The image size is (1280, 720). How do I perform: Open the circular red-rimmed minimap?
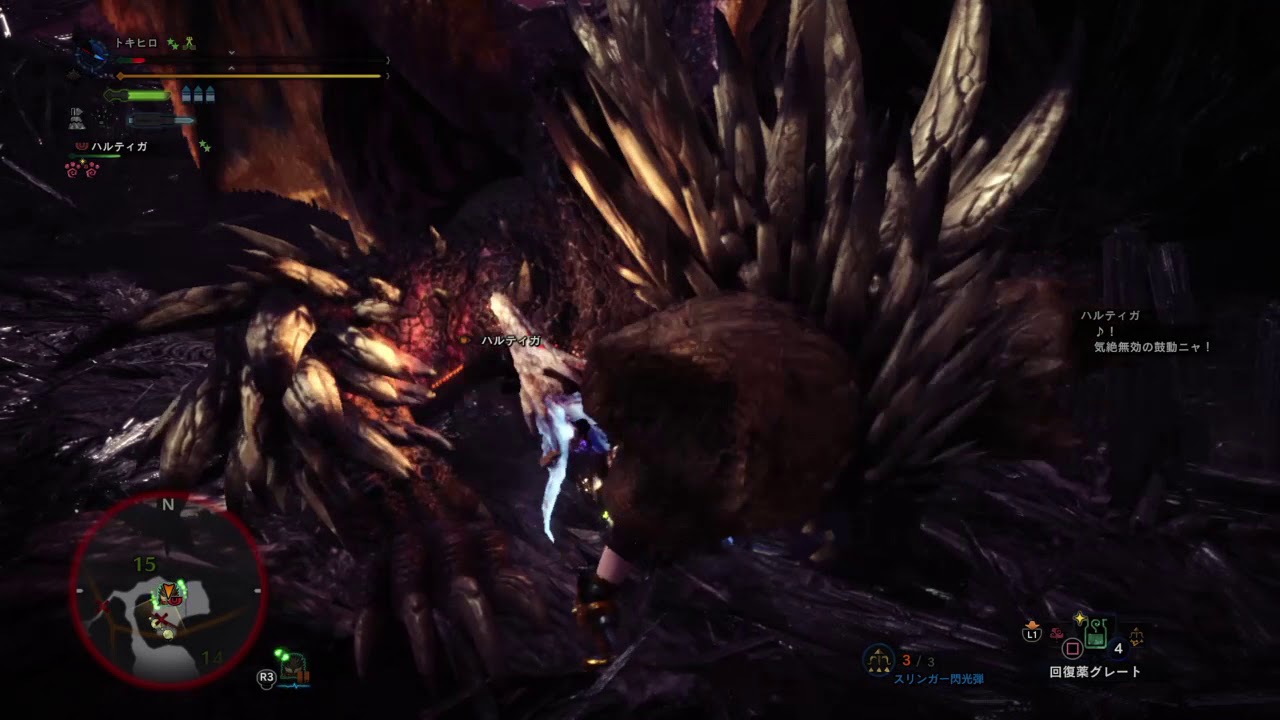pos(168,590)
